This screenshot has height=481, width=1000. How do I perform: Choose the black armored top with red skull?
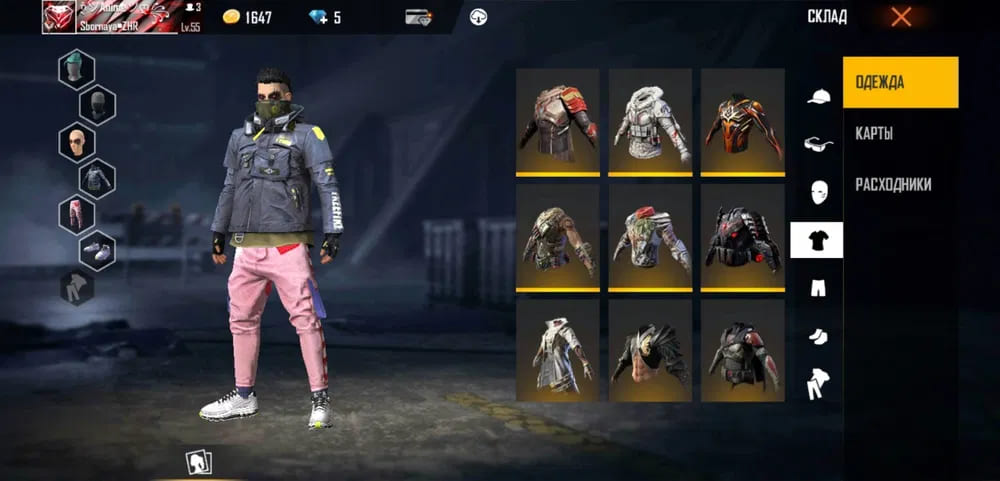click(742, 236)
